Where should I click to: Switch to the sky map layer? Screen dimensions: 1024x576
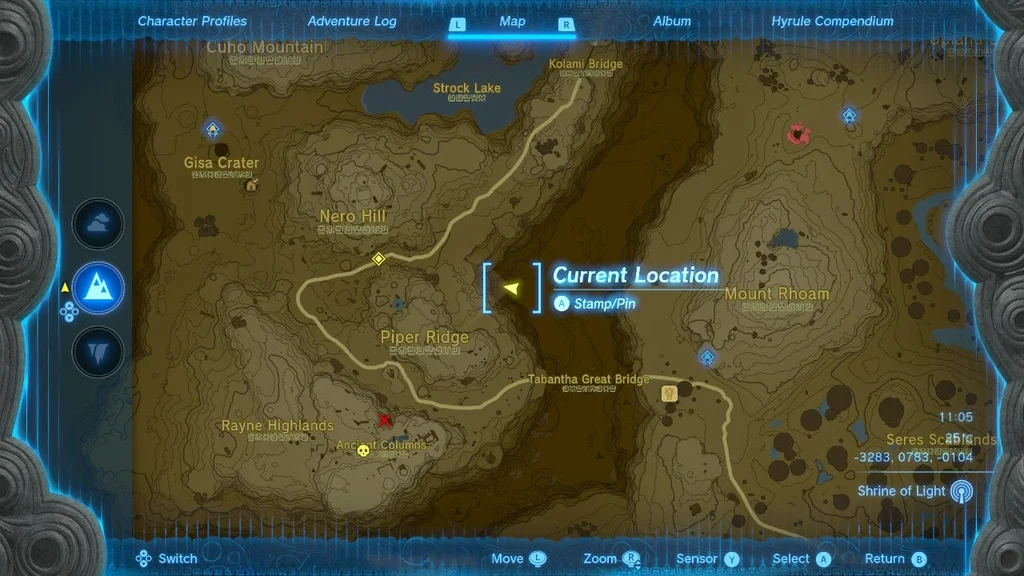[98, 224]
